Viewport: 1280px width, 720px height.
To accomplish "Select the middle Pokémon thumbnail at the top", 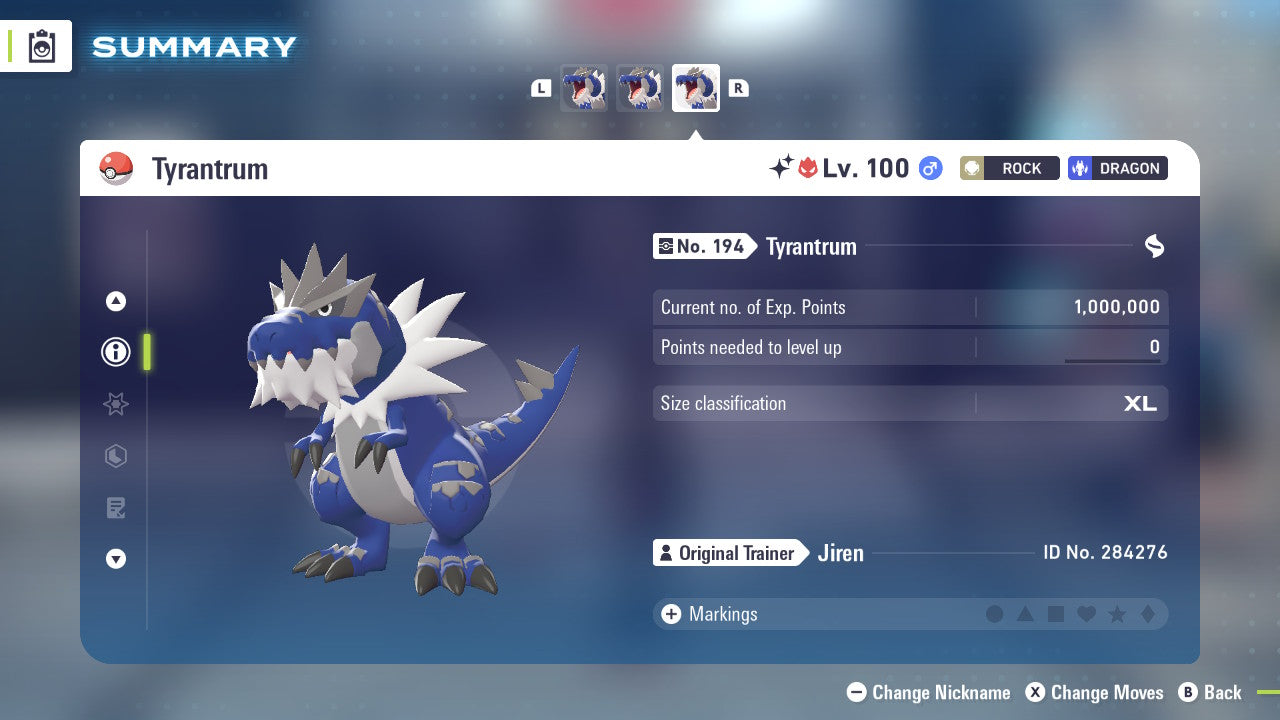I will (x=639, y=87).
